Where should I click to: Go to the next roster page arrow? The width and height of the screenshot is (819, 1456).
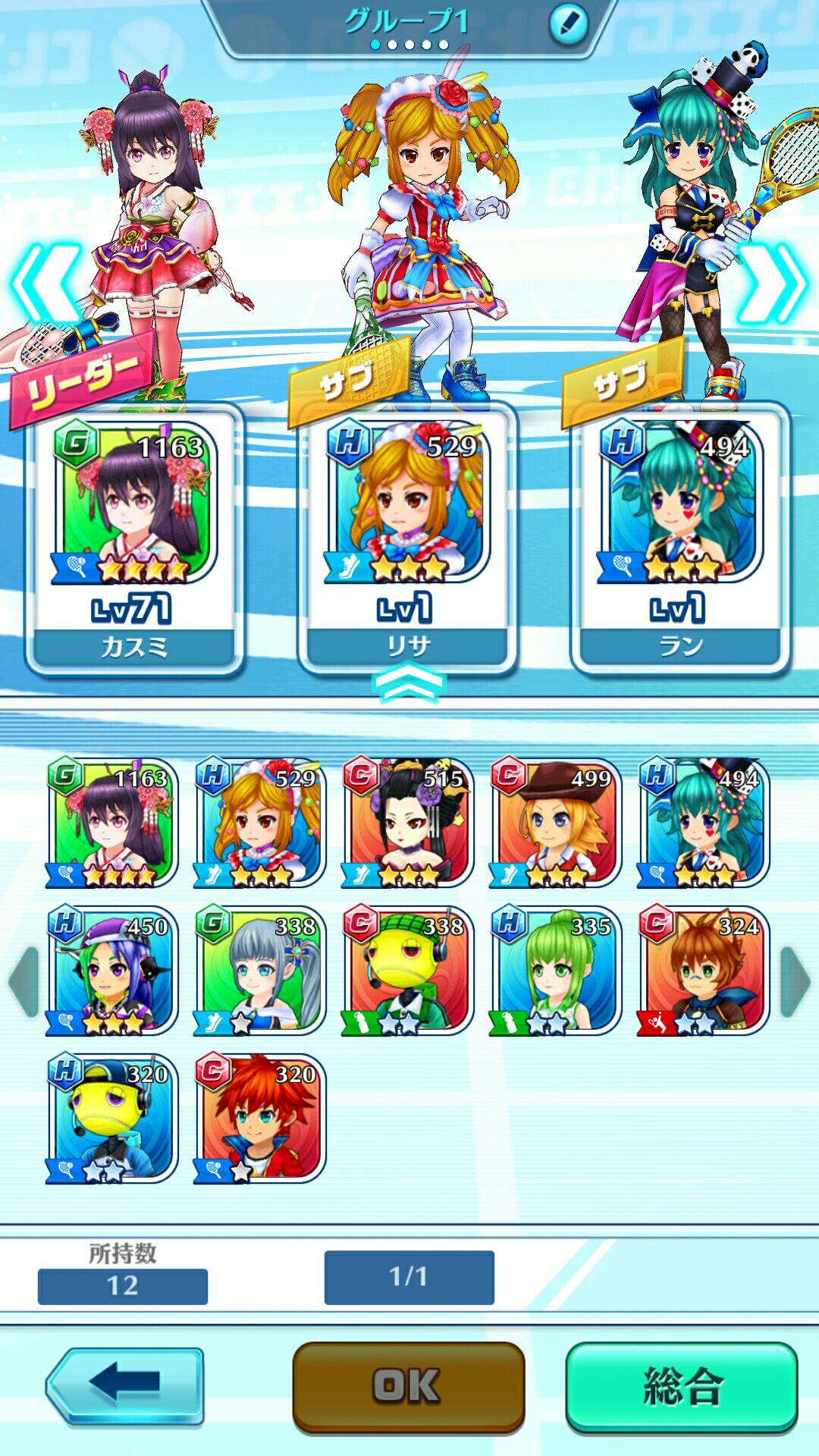tap(795, 981)
